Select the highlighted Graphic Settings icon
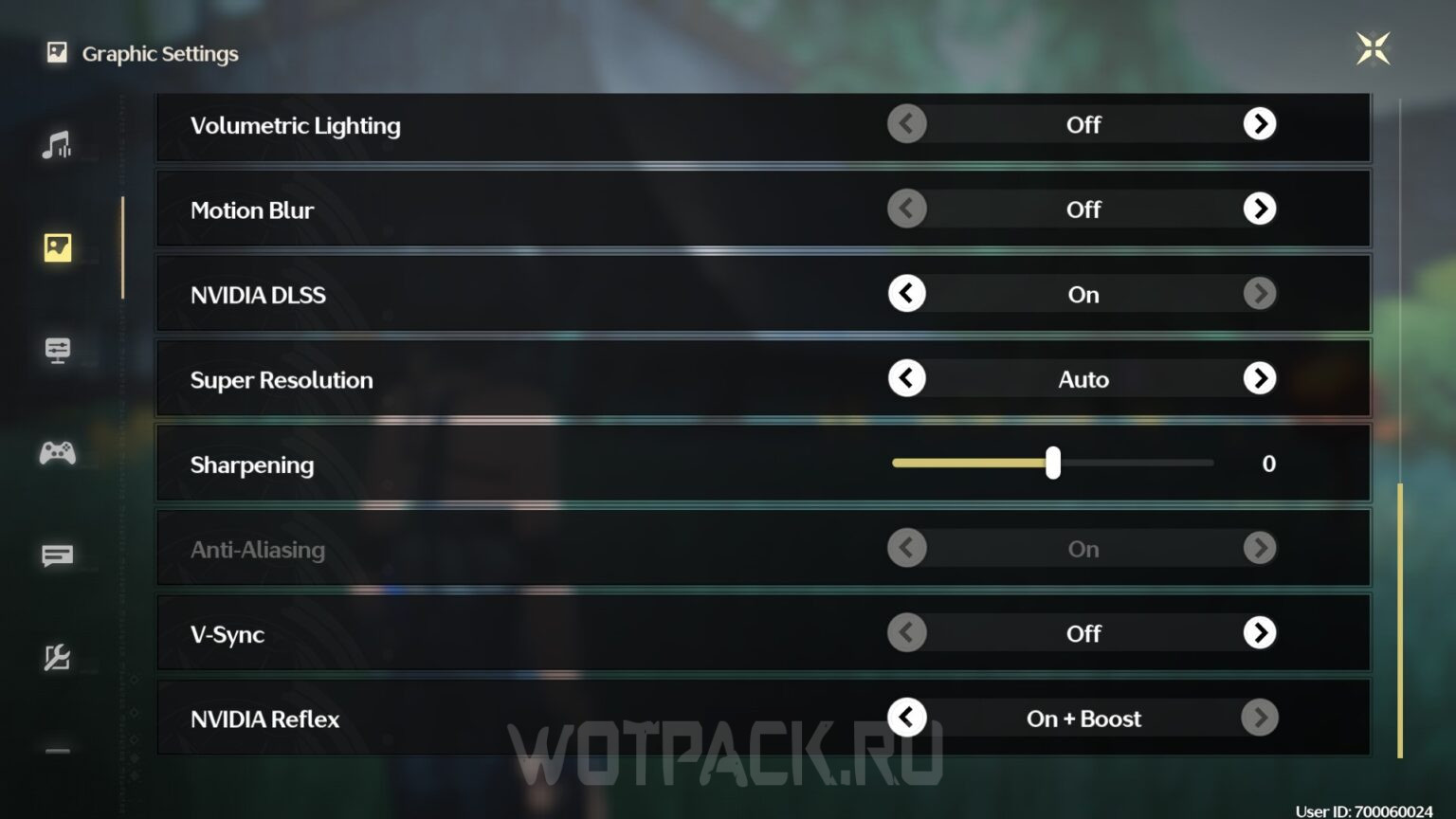 58,246
